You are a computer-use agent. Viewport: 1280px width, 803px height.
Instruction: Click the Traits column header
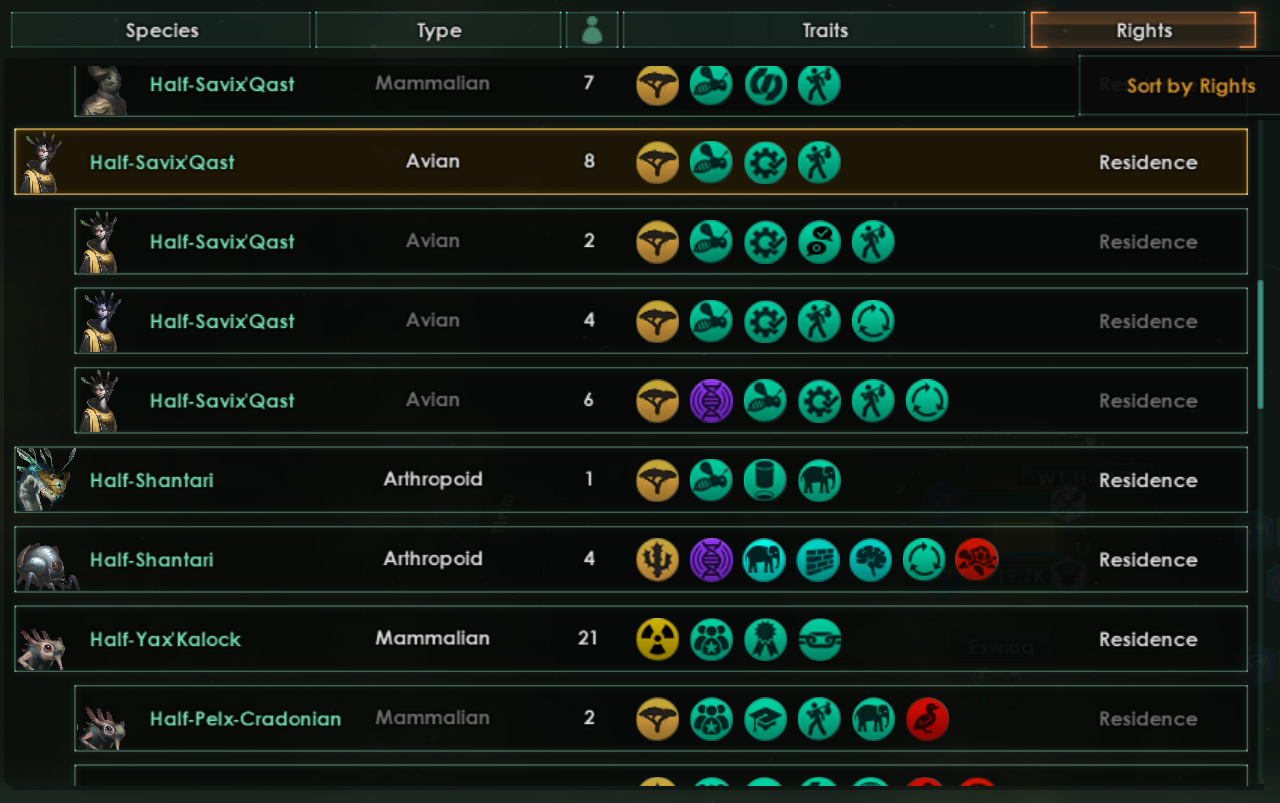coord(825,29)
